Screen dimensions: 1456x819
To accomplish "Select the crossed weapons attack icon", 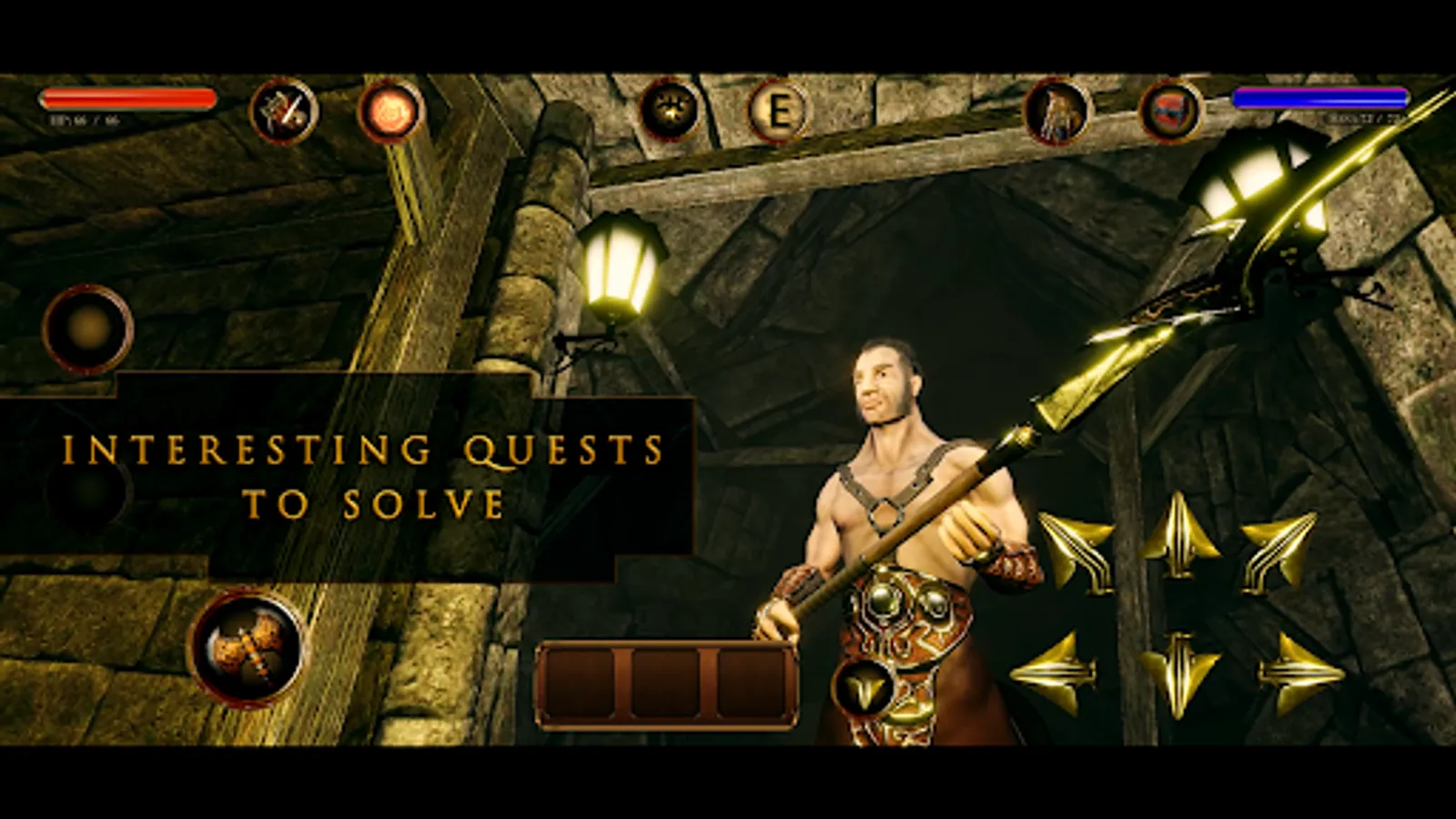I will [283, 111].
